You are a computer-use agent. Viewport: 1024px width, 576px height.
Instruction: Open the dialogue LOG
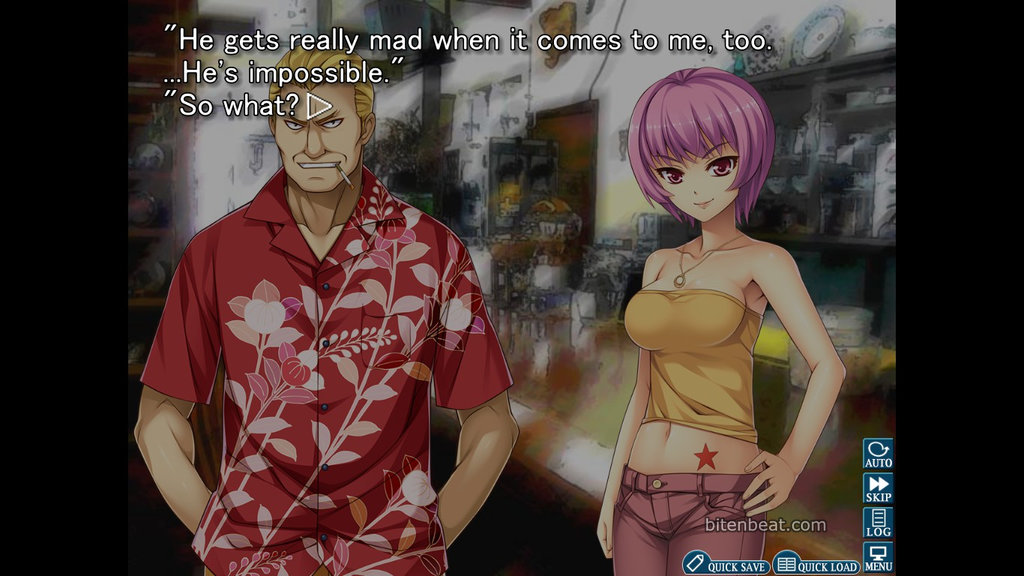(878, 522)
